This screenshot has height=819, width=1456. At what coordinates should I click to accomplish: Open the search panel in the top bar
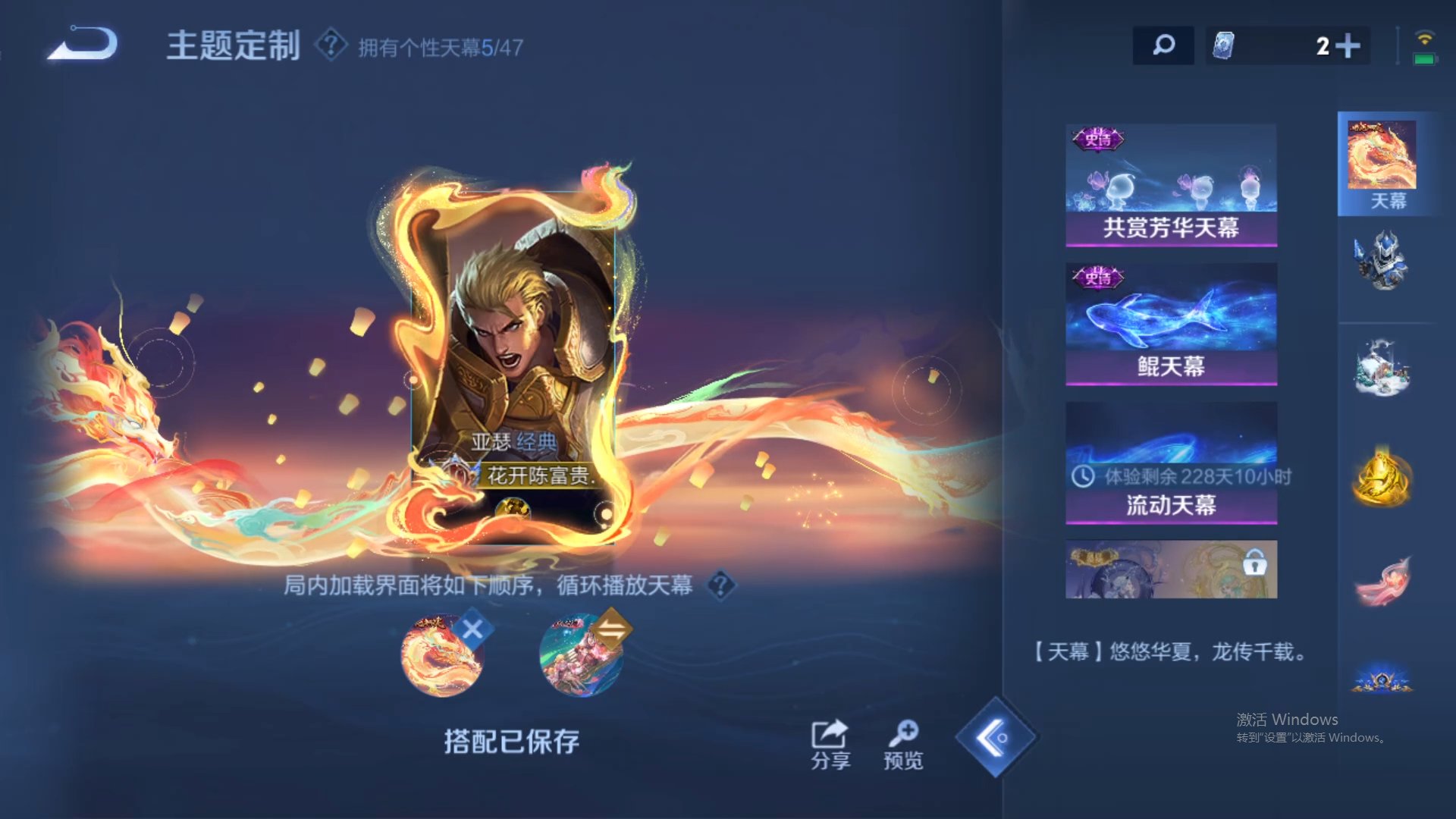[1163, 45]
